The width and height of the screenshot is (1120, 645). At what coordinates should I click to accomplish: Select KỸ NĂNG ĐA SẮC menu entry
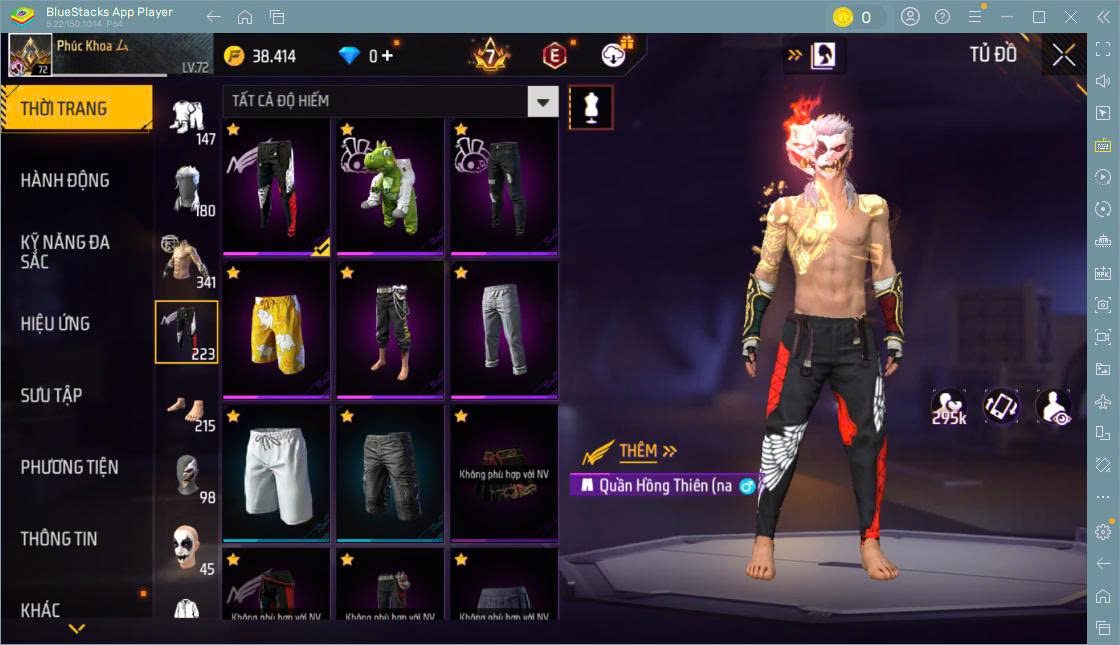pos(66,252)
